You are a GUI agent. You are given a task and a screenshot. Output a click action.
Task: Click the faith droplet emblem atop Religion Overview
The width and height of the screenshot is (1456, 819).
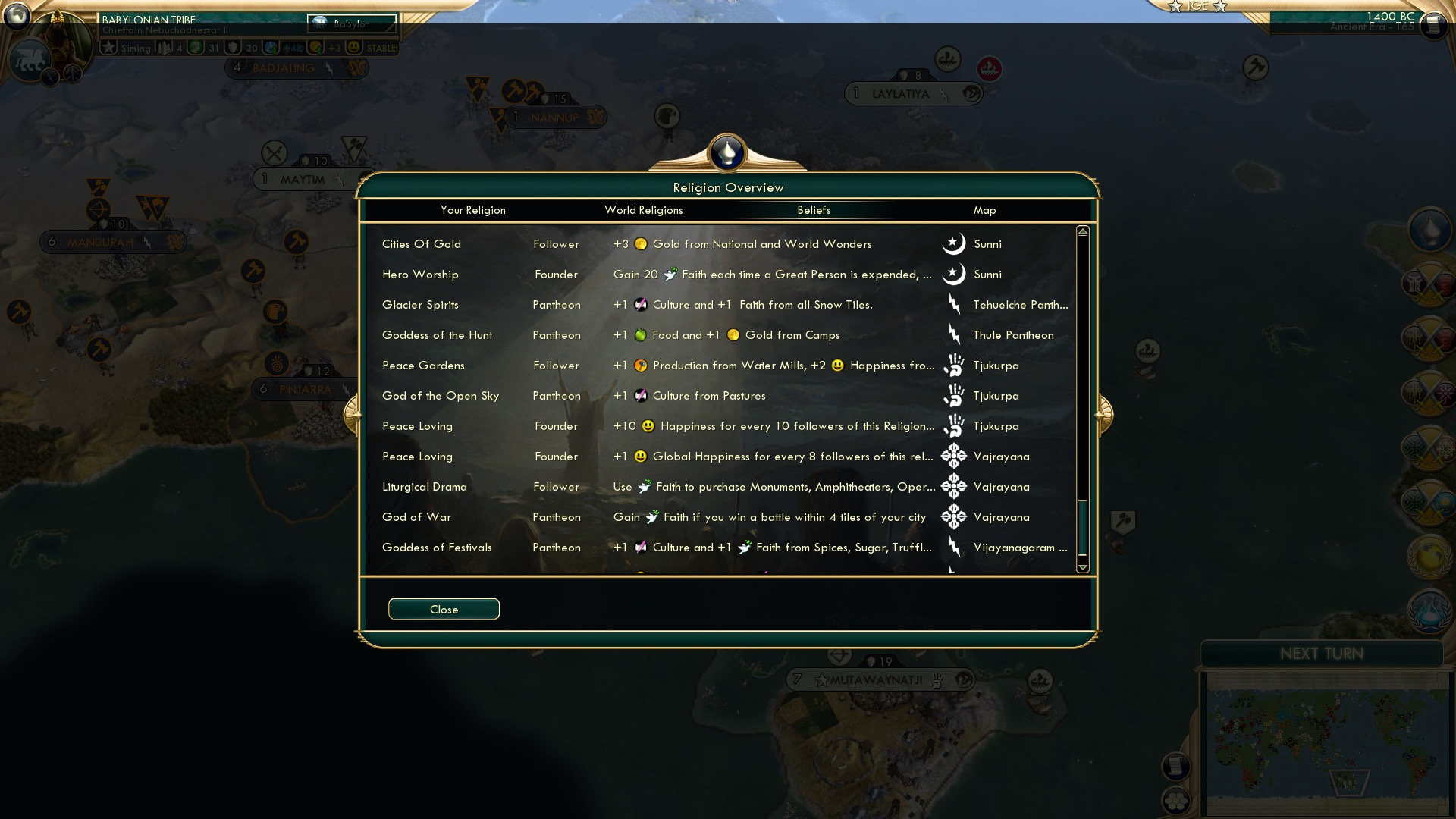point(726,152)
